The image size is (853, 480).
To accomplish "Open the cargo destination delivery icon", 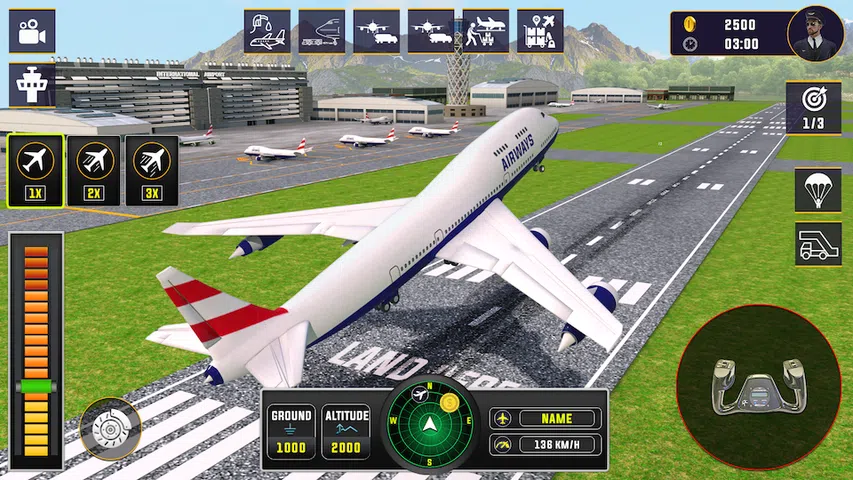I will (540, 31).
